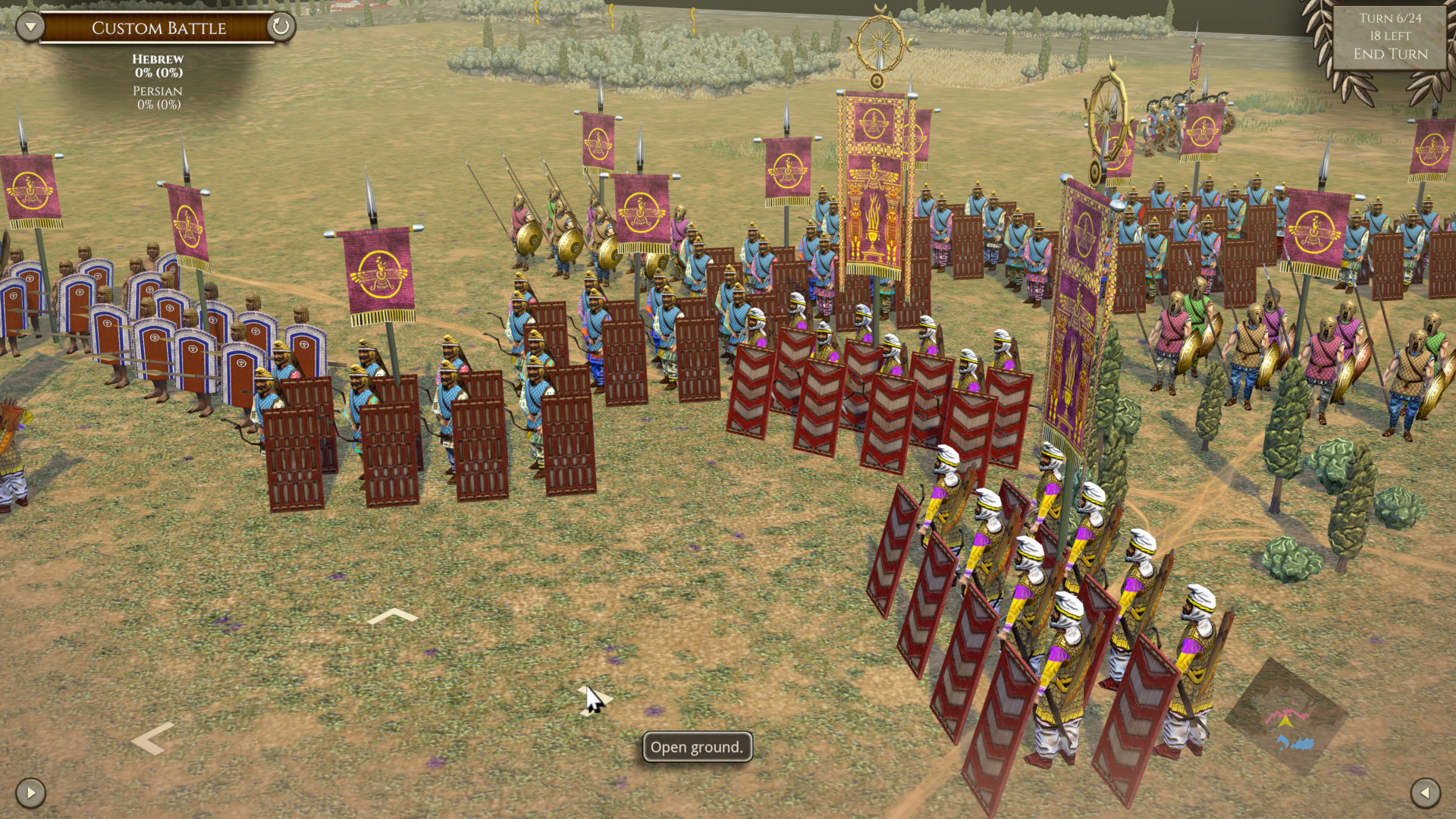
Task: Click the Open ground tooltip text
Action: (696, 747)
